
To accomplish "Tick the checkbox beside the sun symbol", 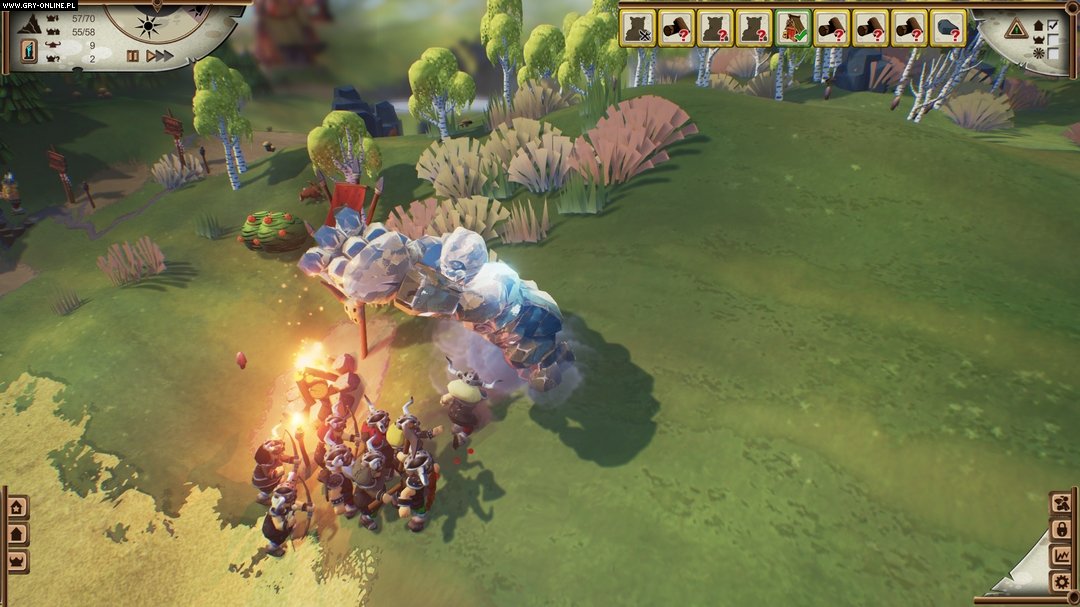I will tap(1052, 53).
